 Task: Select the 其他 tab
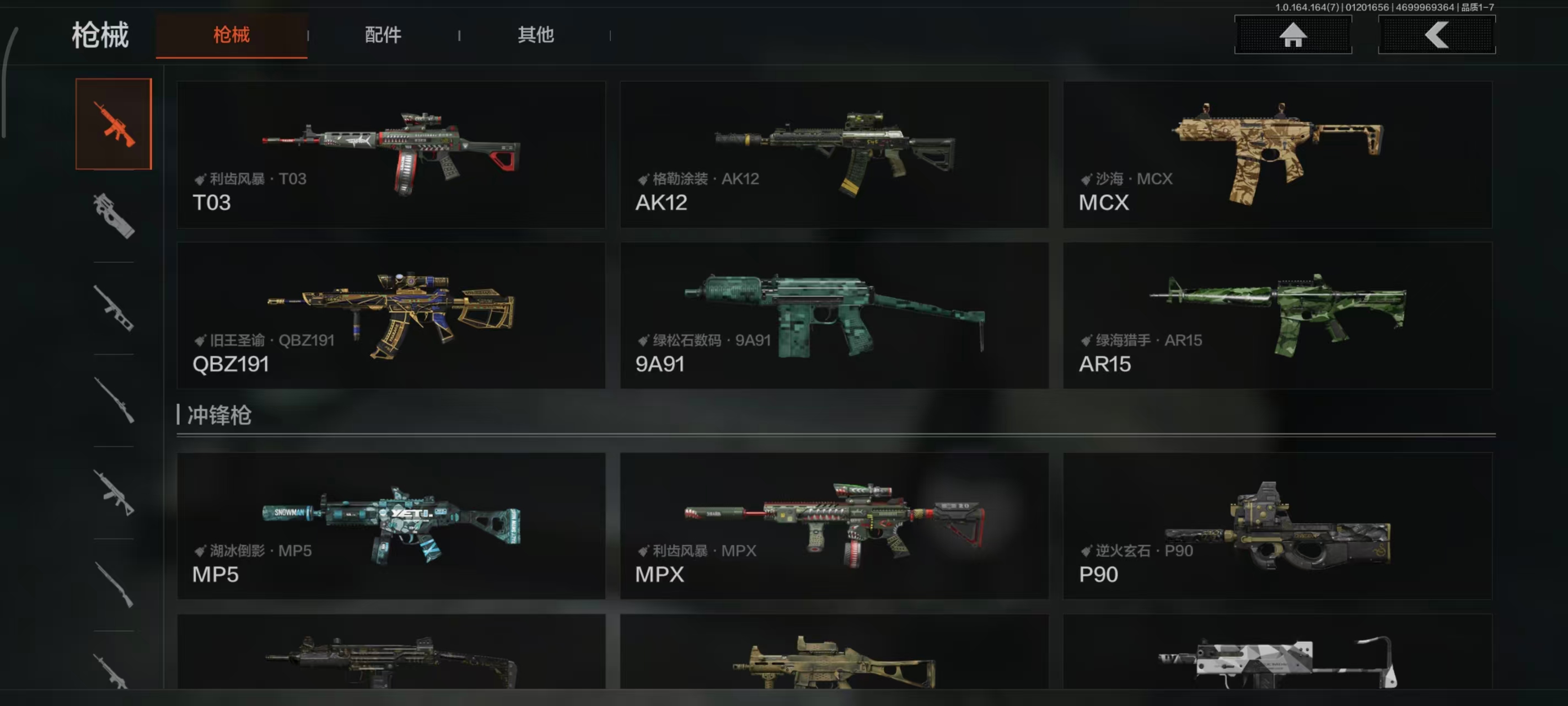(535, 35)
